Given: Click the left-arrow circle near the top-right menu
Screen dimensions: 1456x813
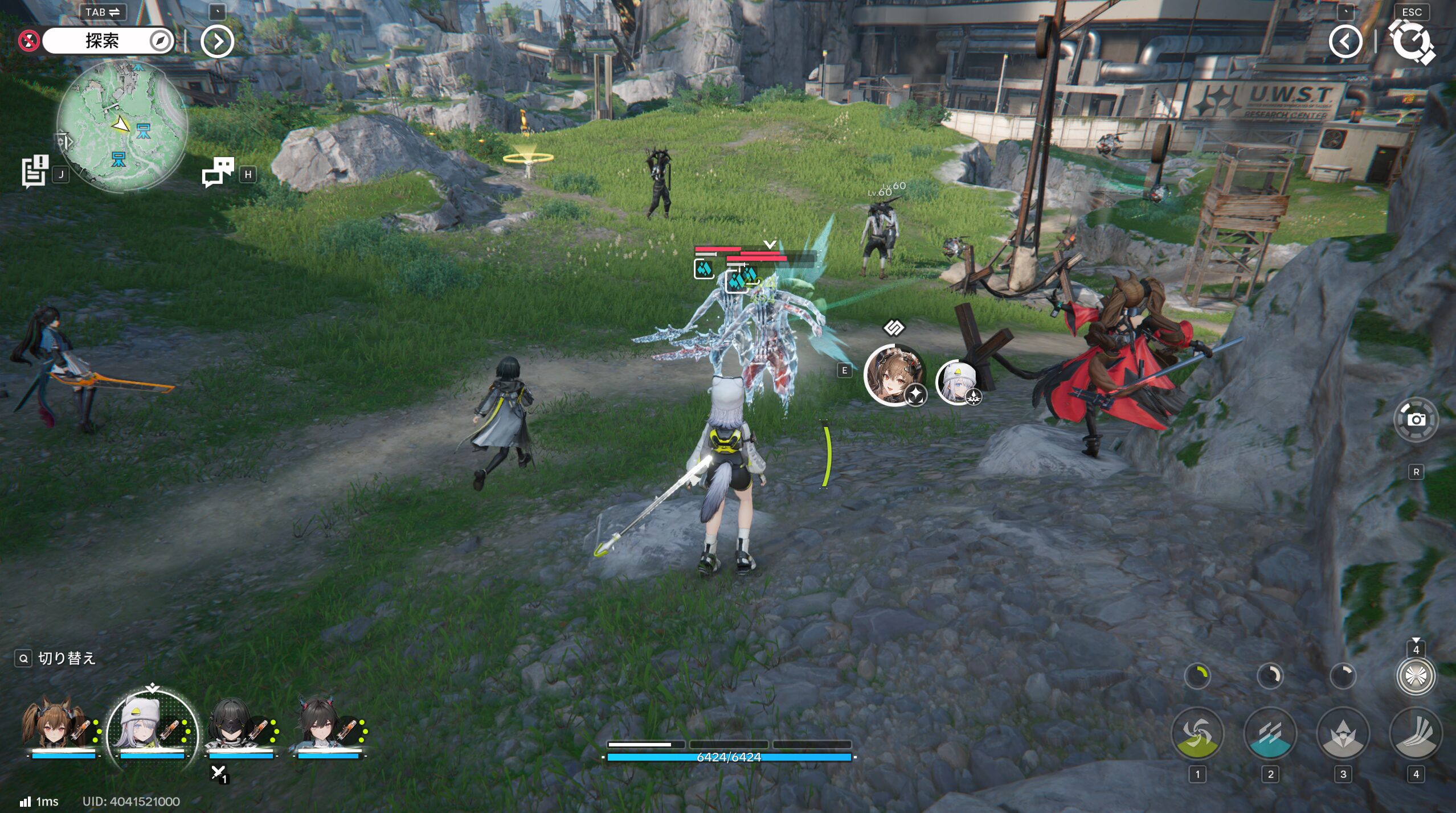Looking at the screenshot, I should pyautogui.click(x=1345, y=41).
